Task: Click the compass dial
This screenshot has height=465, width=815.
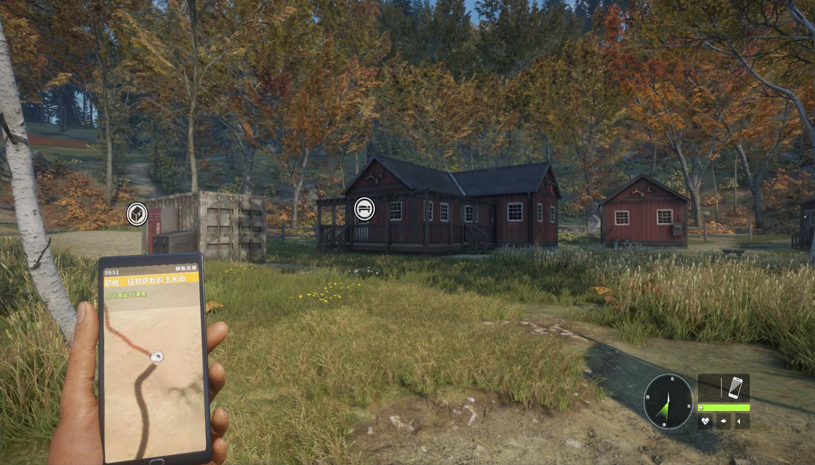Action: [667, 400]
